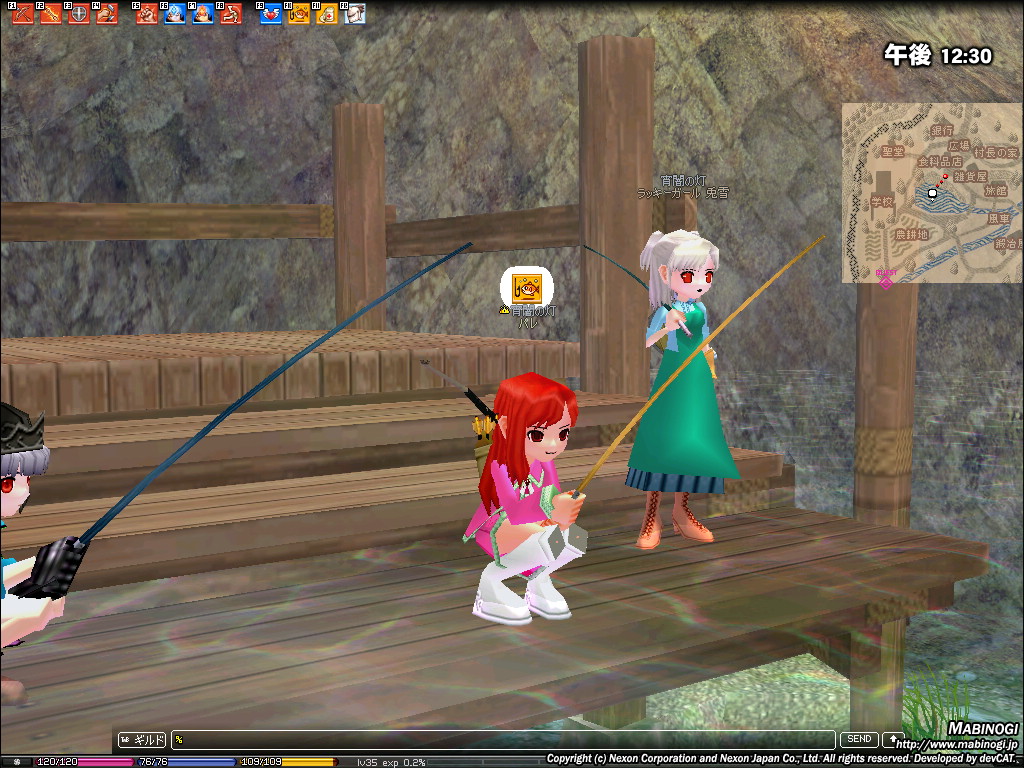Select the F4 hammer-in-hand skill icon
The height and width of the screenshot is (768, 1024).
[x=107, y=14]
